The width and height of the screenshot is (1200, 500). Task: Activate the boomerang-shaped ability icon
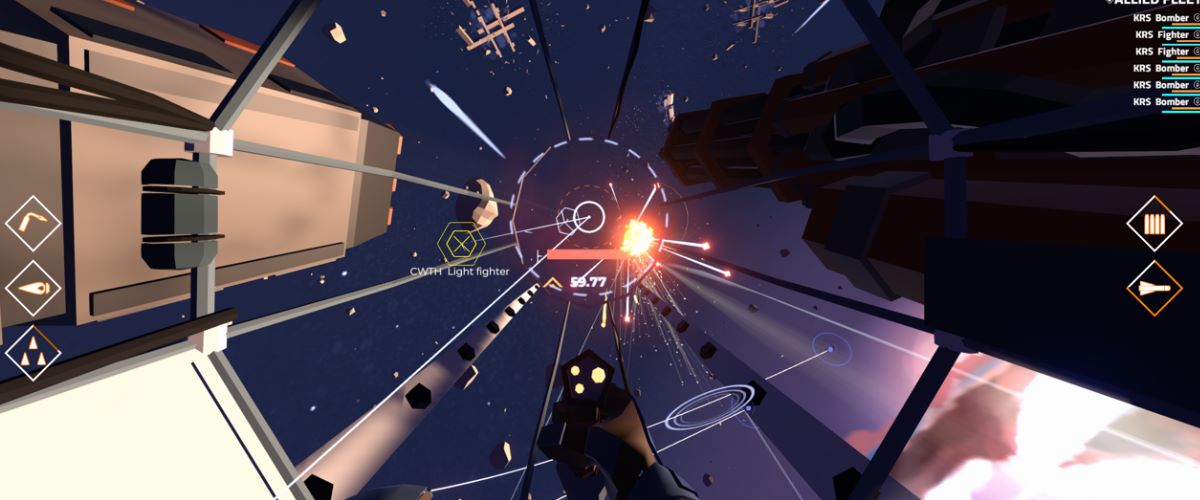[33, 222]
